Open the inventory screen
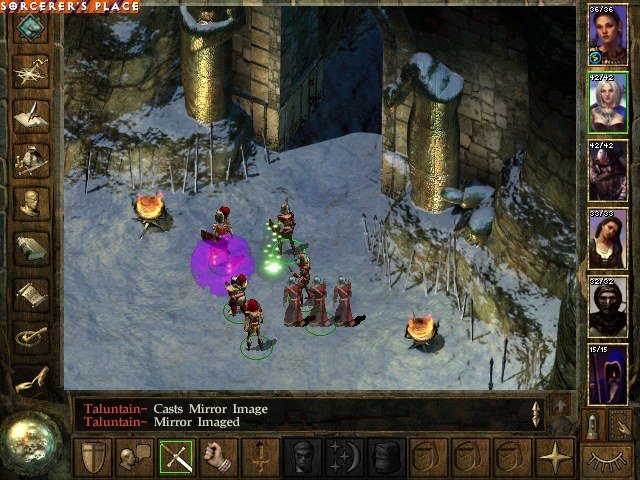 31,158
